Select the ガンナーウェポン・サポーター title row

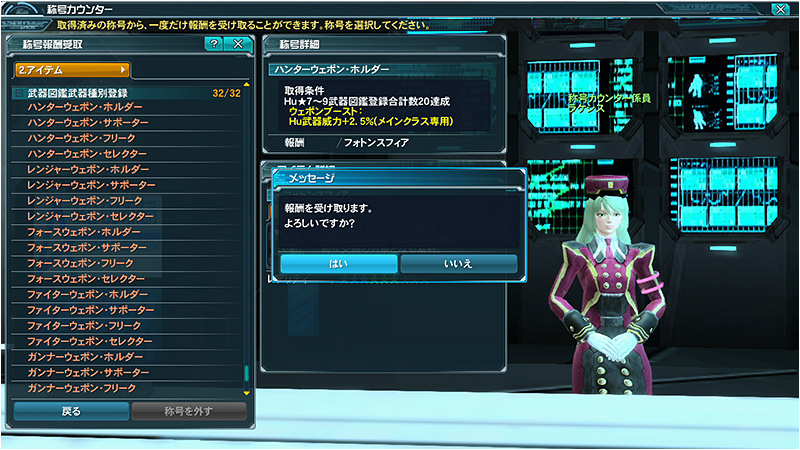(x=88, y=372)
